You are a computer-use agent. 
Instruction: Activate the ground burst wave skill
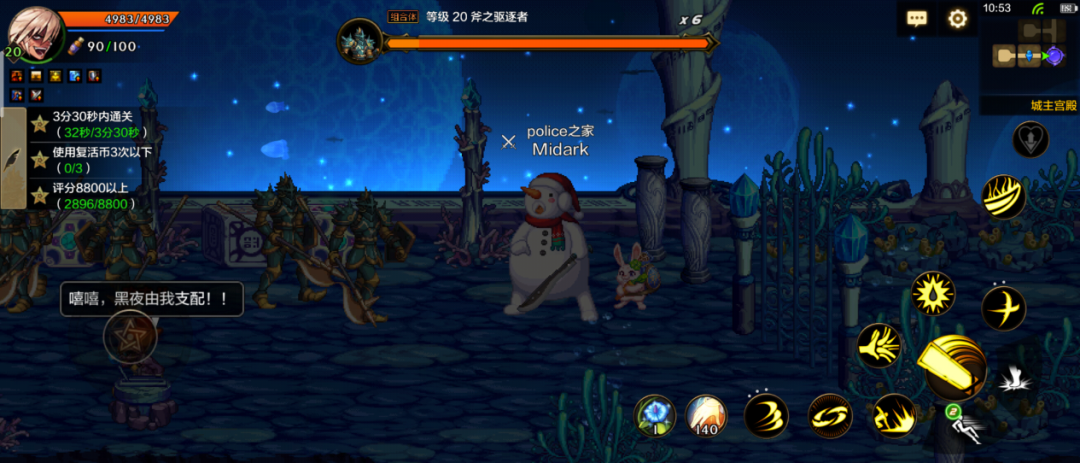point(892,416)
